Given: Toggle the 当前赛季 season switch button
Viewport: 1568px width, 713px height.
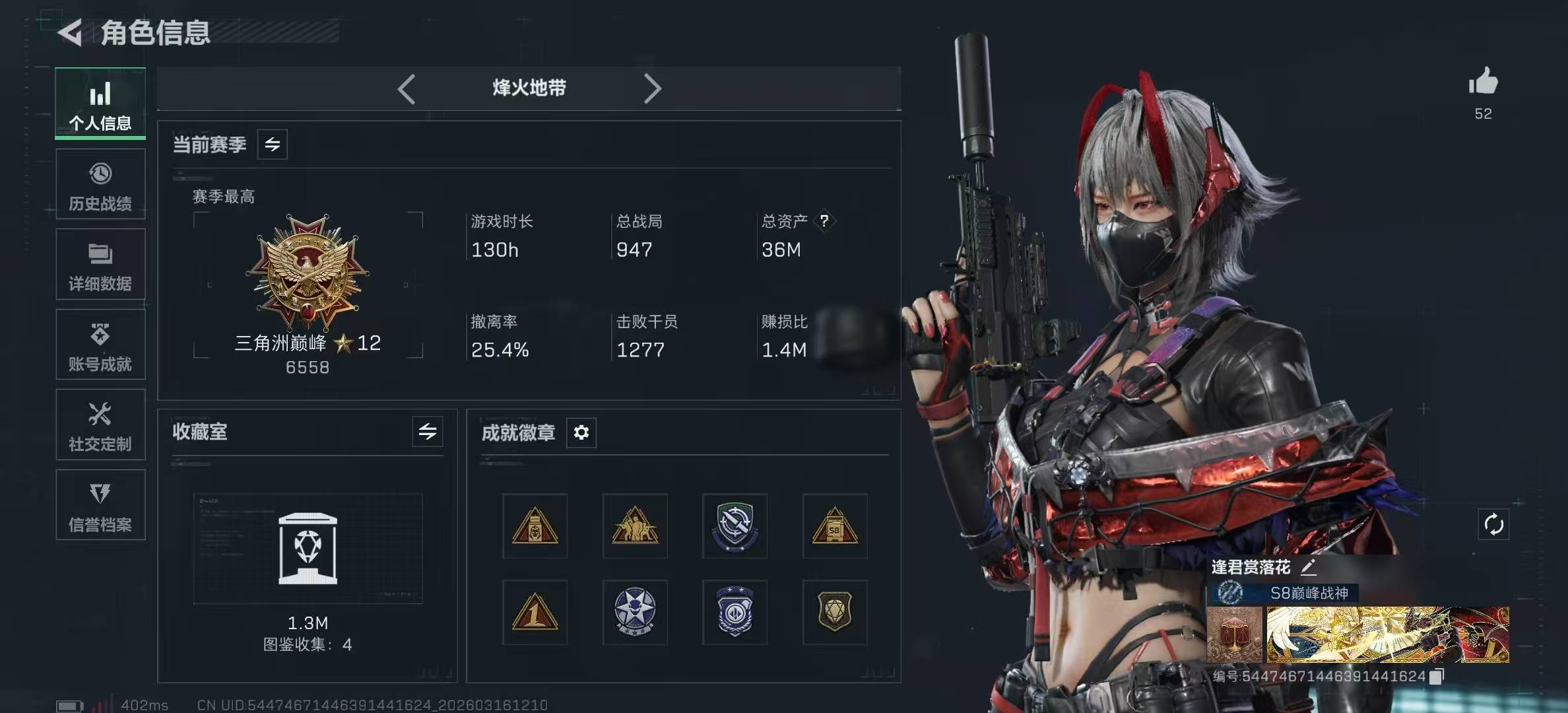Looking at the screenshot, I should click(273, 144).
